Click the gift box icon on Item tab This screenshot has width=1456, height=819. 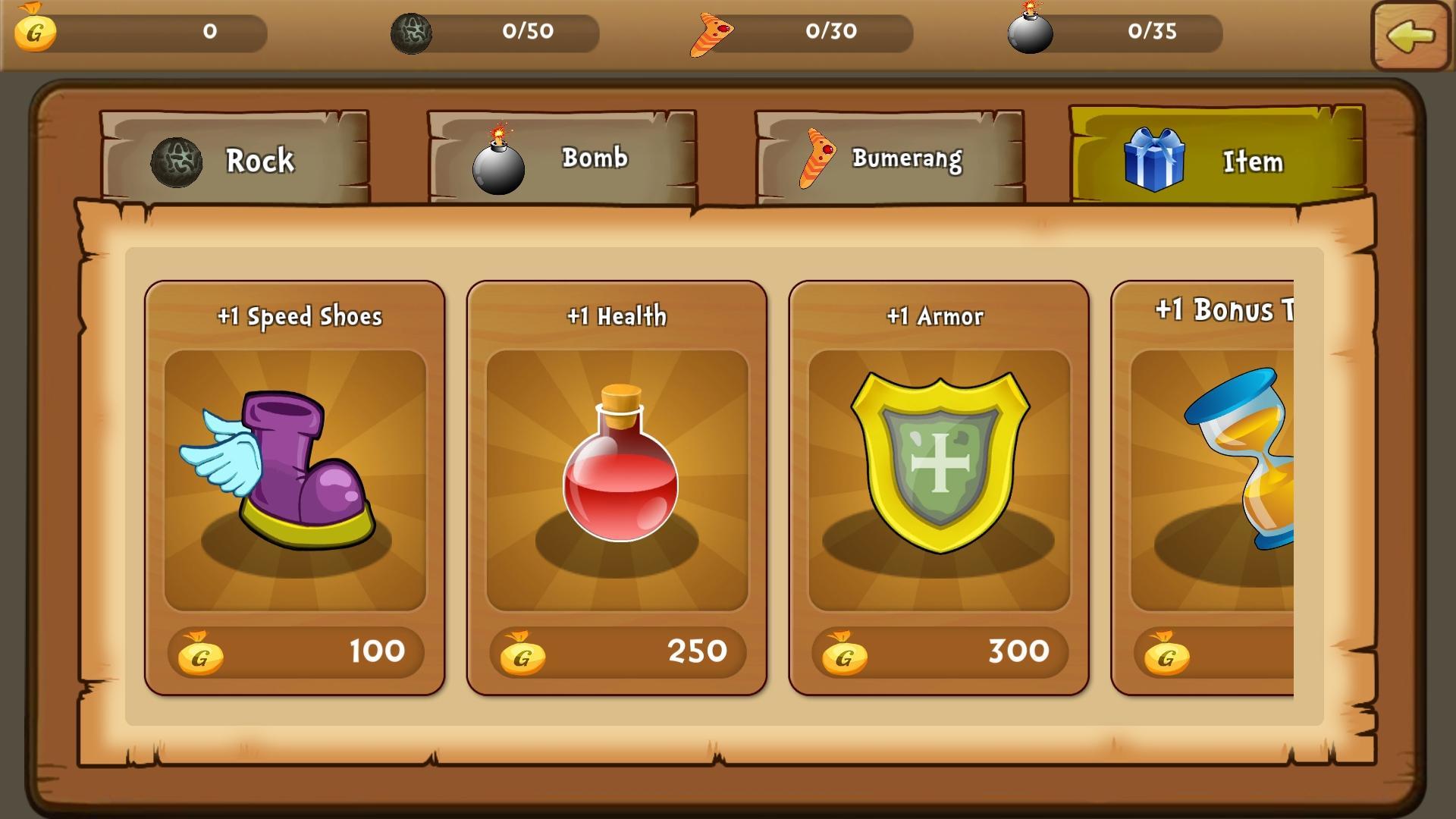click(x=1155, y=161)
